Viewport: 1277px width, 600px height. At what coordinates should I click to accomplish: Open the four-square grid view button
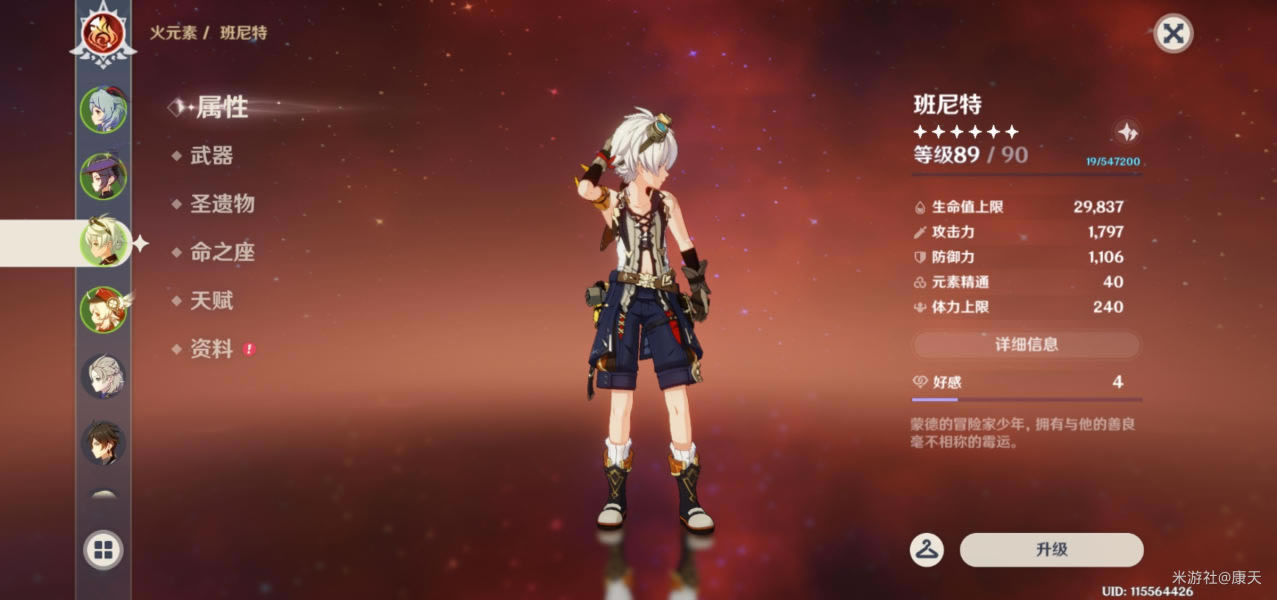[x=103, y=549]
